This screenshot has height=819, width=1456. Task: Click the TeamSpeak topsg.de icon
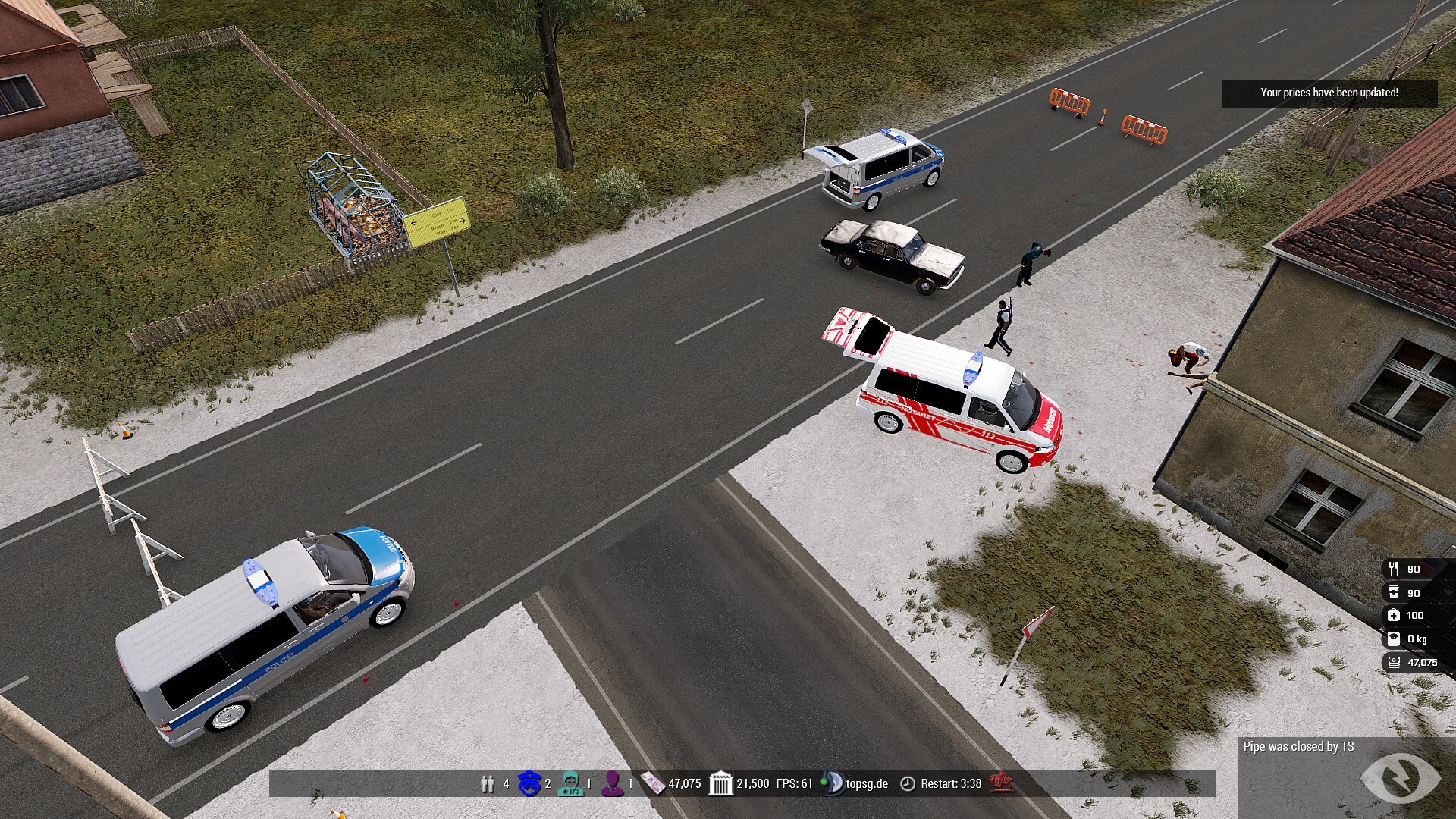coord(833,783)
